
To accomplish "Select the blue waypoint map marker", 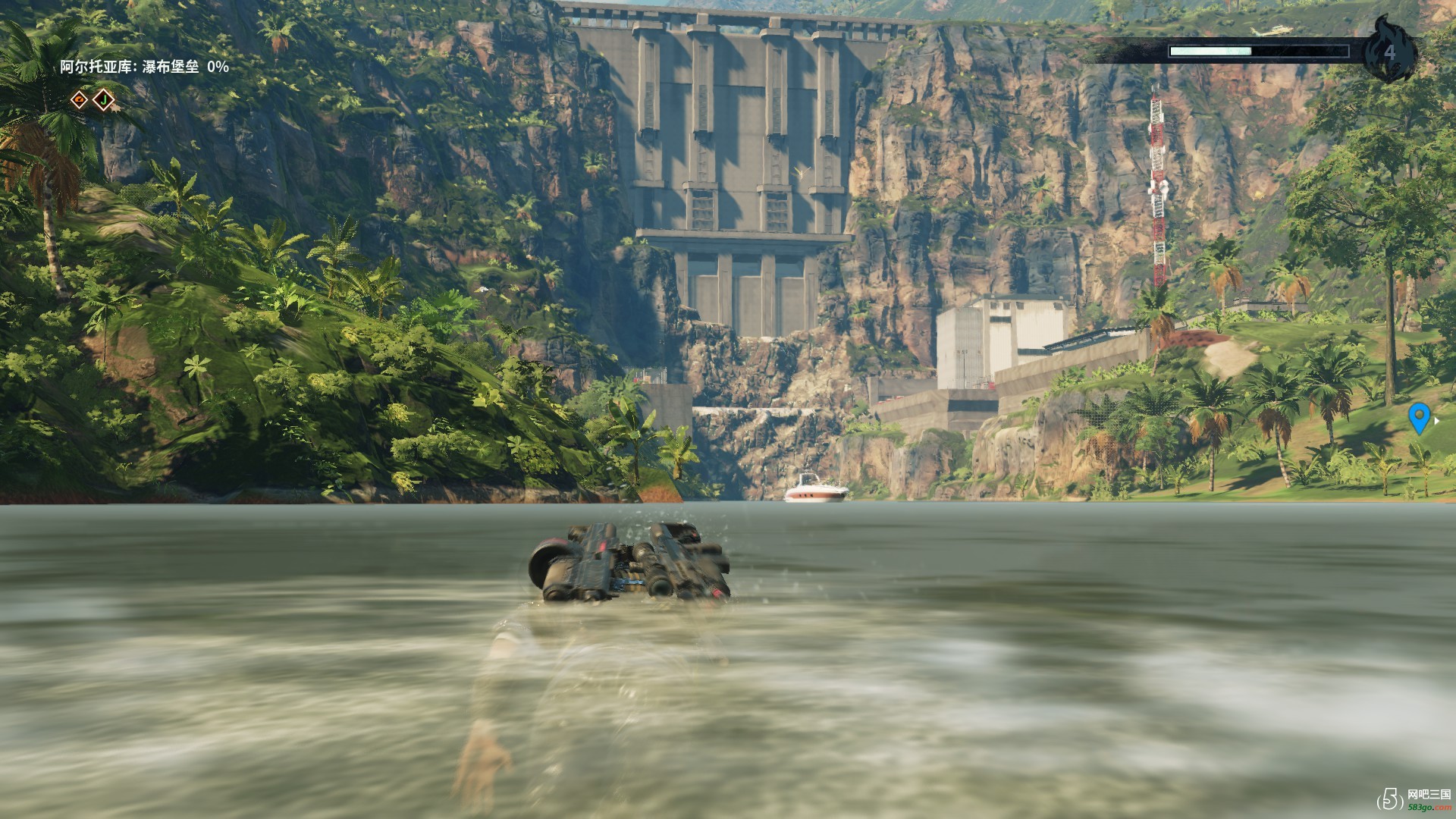I will (1419, 418).
